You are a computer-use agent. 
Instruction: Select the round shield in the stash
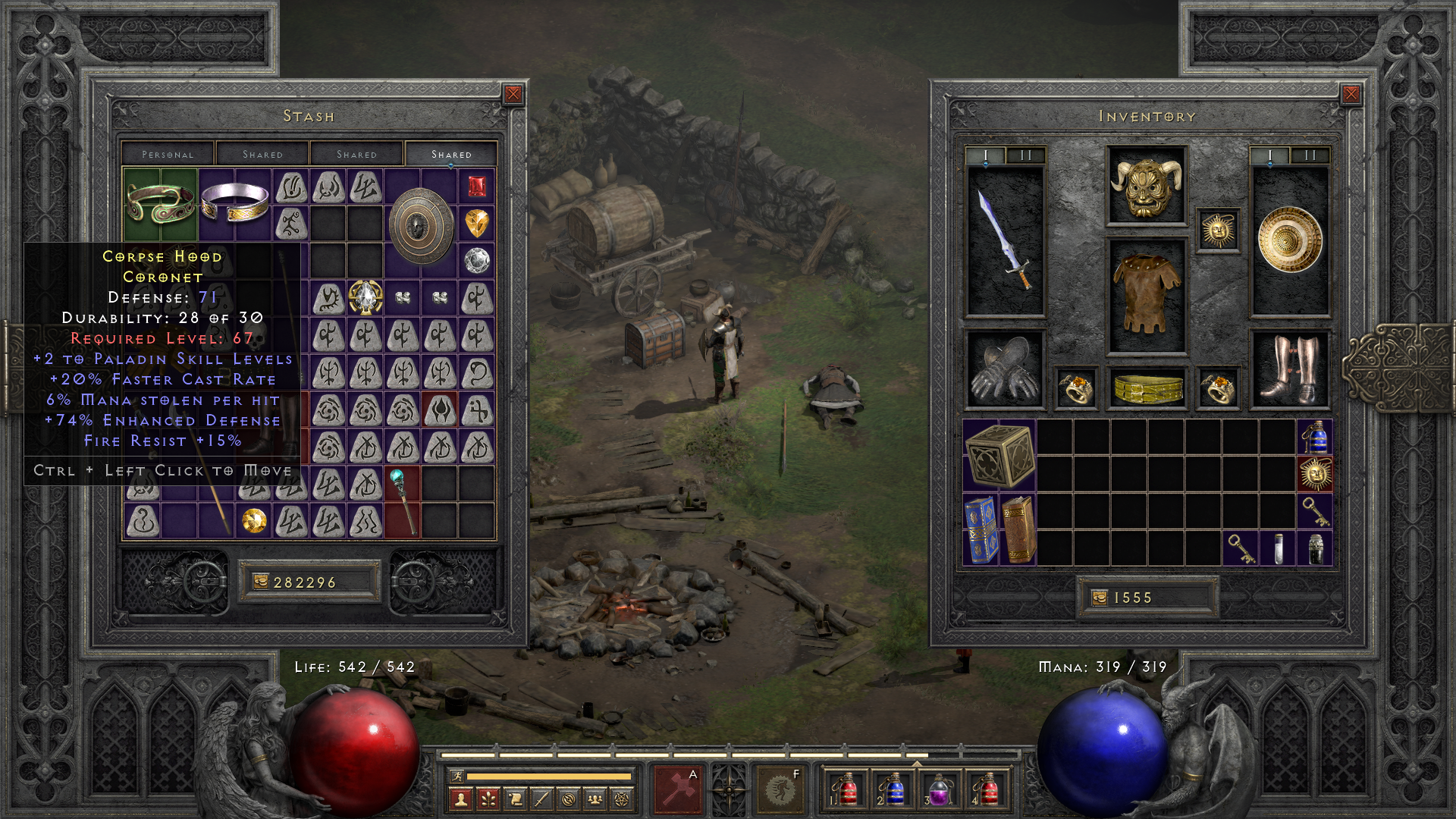click(x=420, y=225)
